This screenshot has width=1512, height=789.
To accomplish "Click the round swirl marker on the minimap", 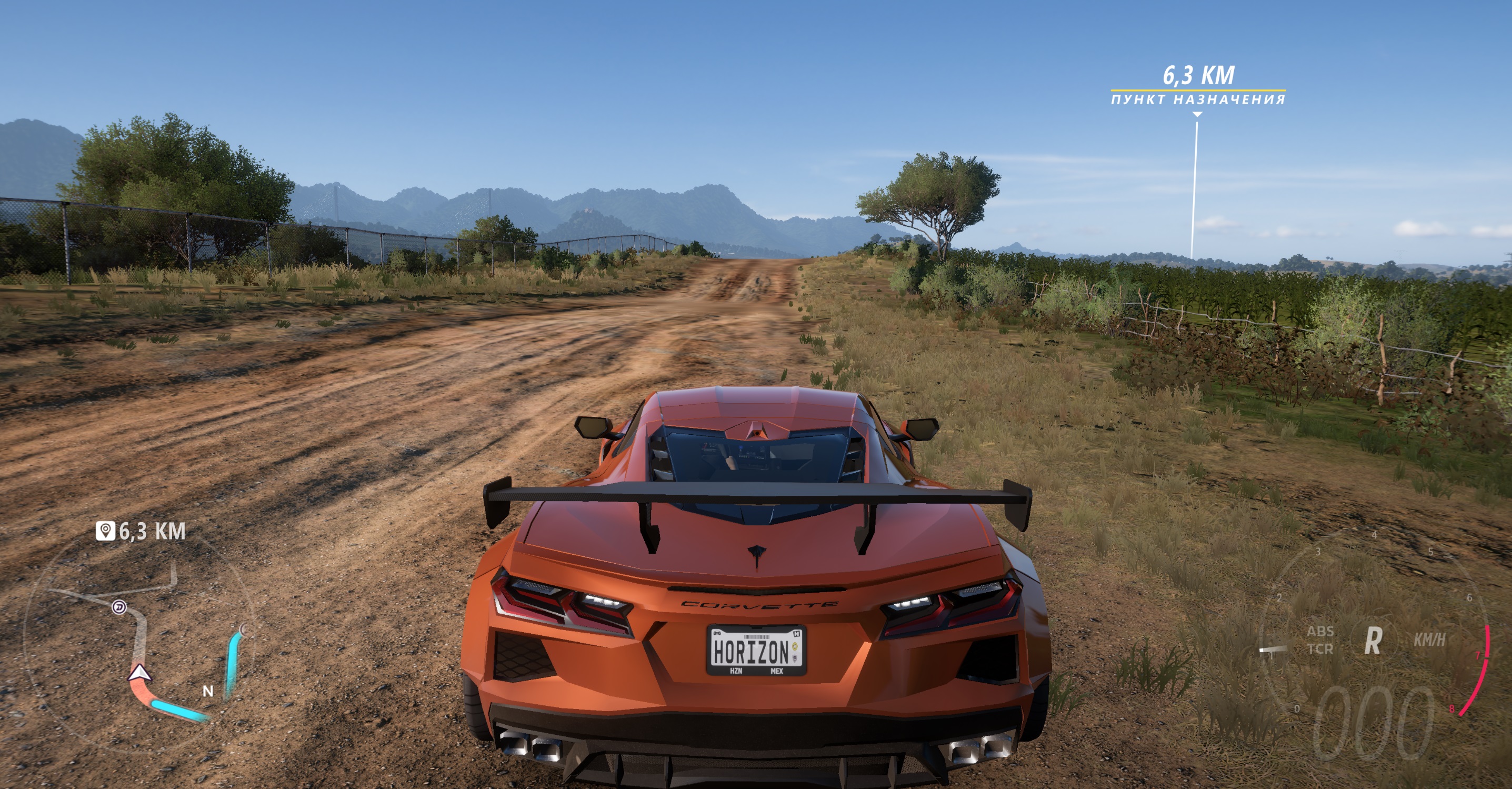I will [x=119, y=607].
